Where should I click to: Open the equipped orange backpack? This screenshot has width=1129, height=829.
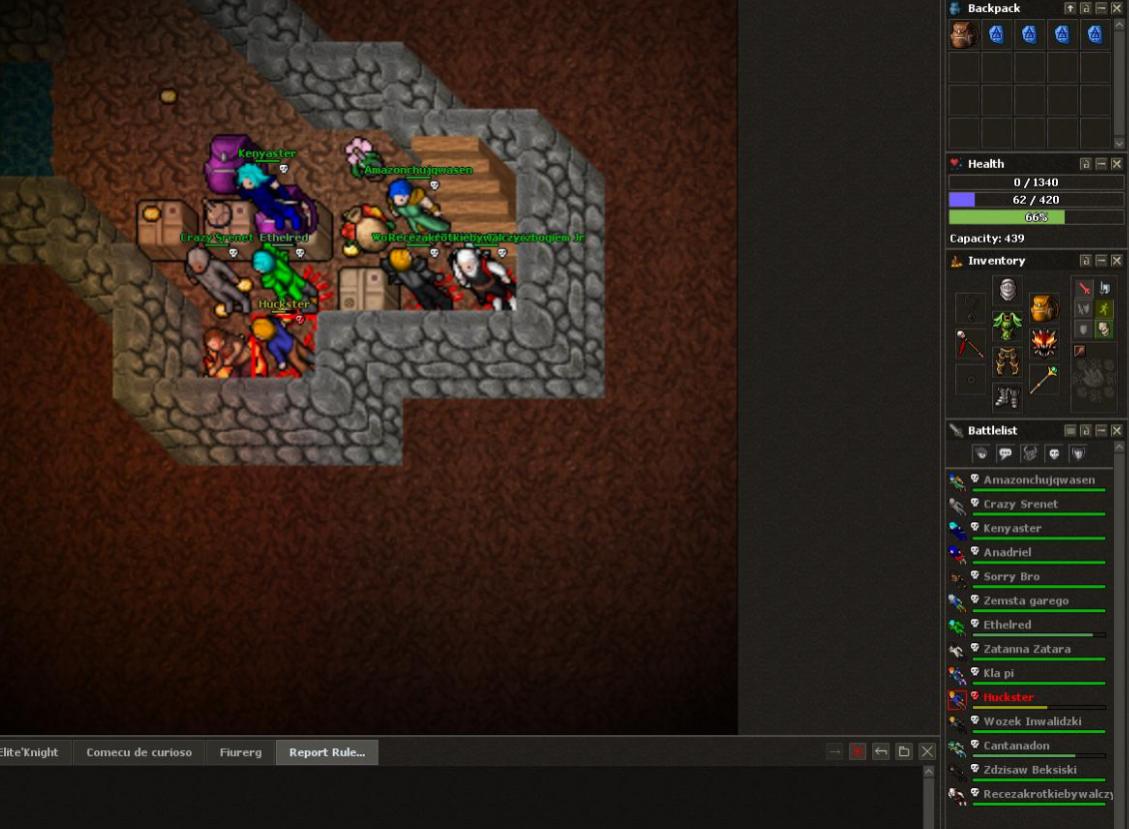(x=1044, y=307)
